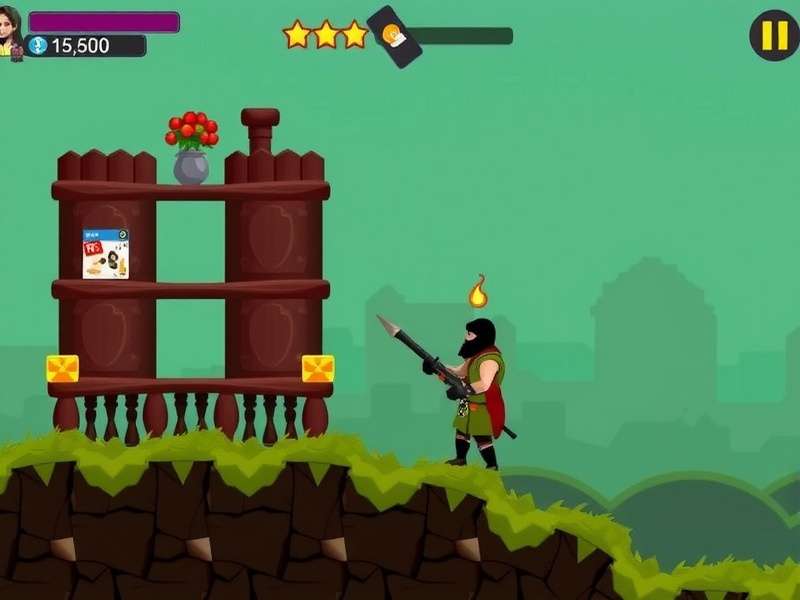Image resolution: width=800 pixels, height=600 pixels.
Task: Tap the dark card icon beside the stars
Action: point(394,37)
